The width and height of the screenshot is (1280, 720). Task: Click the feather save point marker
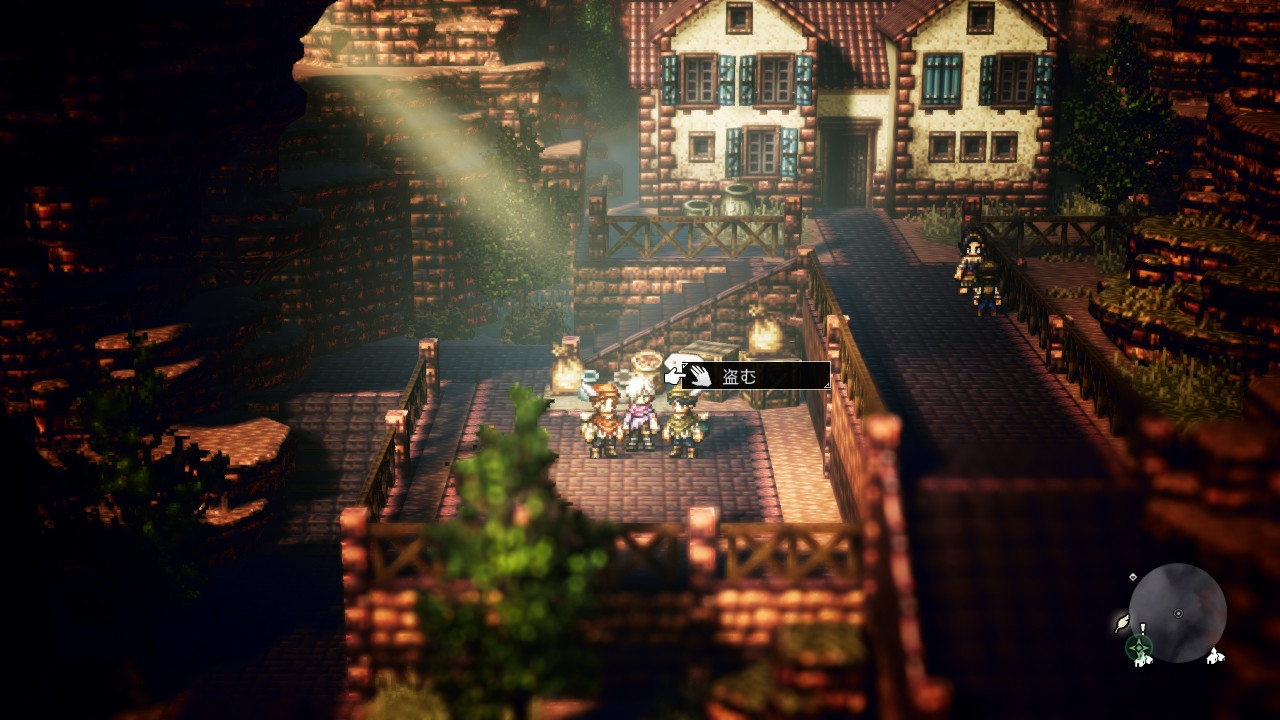pos(1123,623)
